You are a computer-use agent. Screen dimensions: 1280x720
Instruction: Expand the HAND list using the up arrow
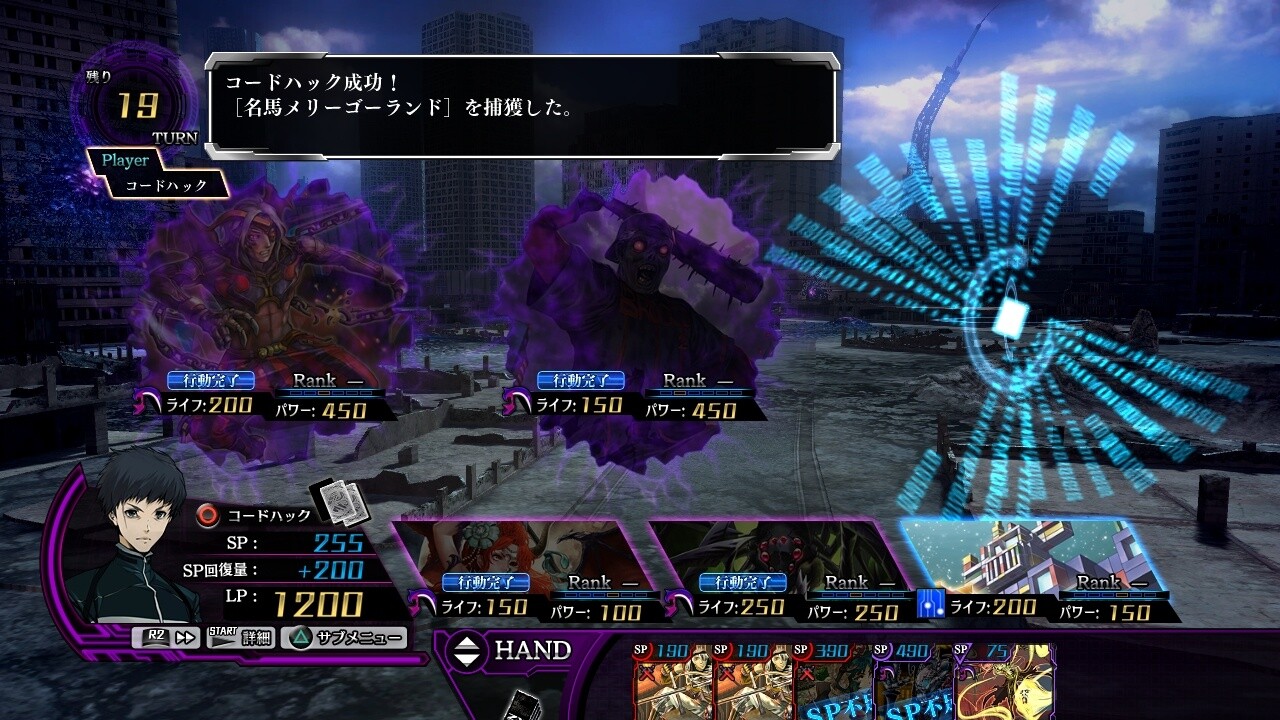click(466, 643)
